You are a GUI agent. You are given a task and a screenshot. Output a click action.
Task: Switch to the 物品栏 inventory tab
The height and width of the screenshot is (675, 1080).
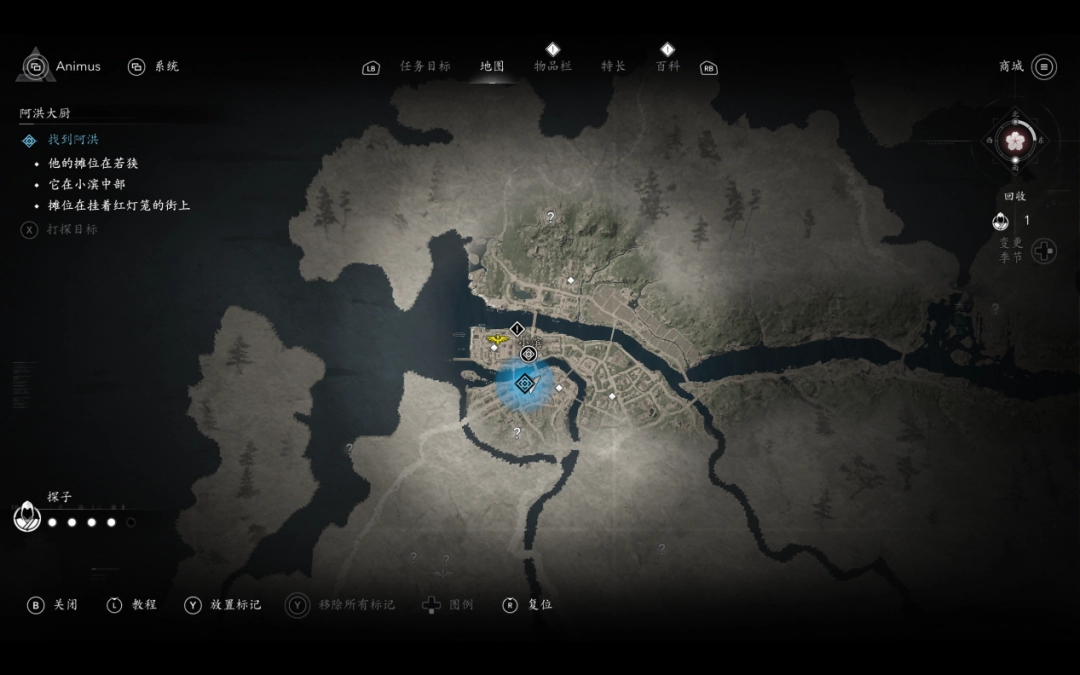pyautogui.click(x=553, y=66)
